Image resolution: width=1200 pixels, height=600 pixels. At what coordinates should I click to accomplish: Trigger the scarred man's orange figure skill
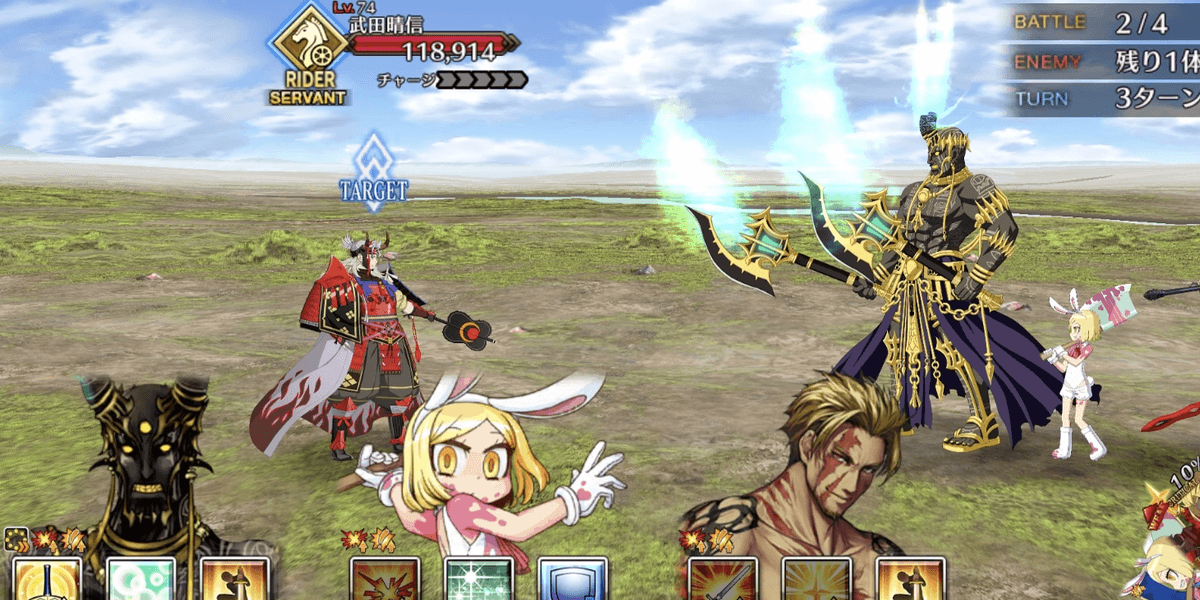[911, 579]
